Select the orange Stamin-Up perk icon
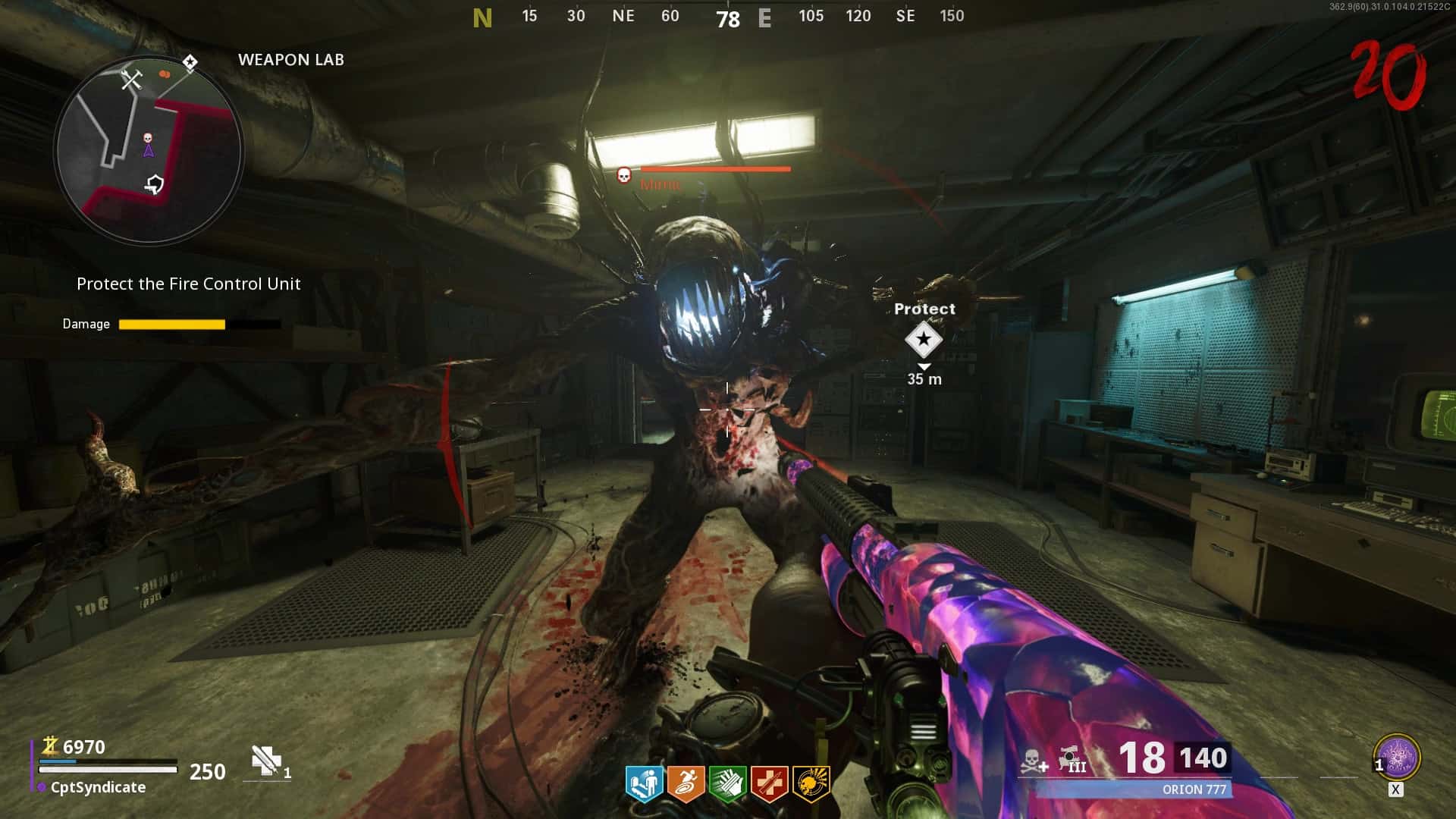The image size is (1456, 819). point(686,783)
